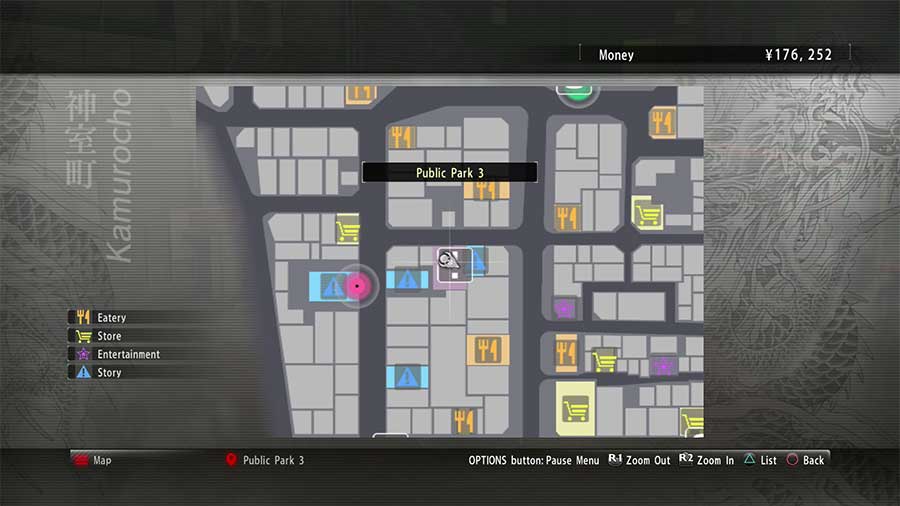
Task: Choose the Store legend filter
Action: pyautogui.click(x=108, y=336)
